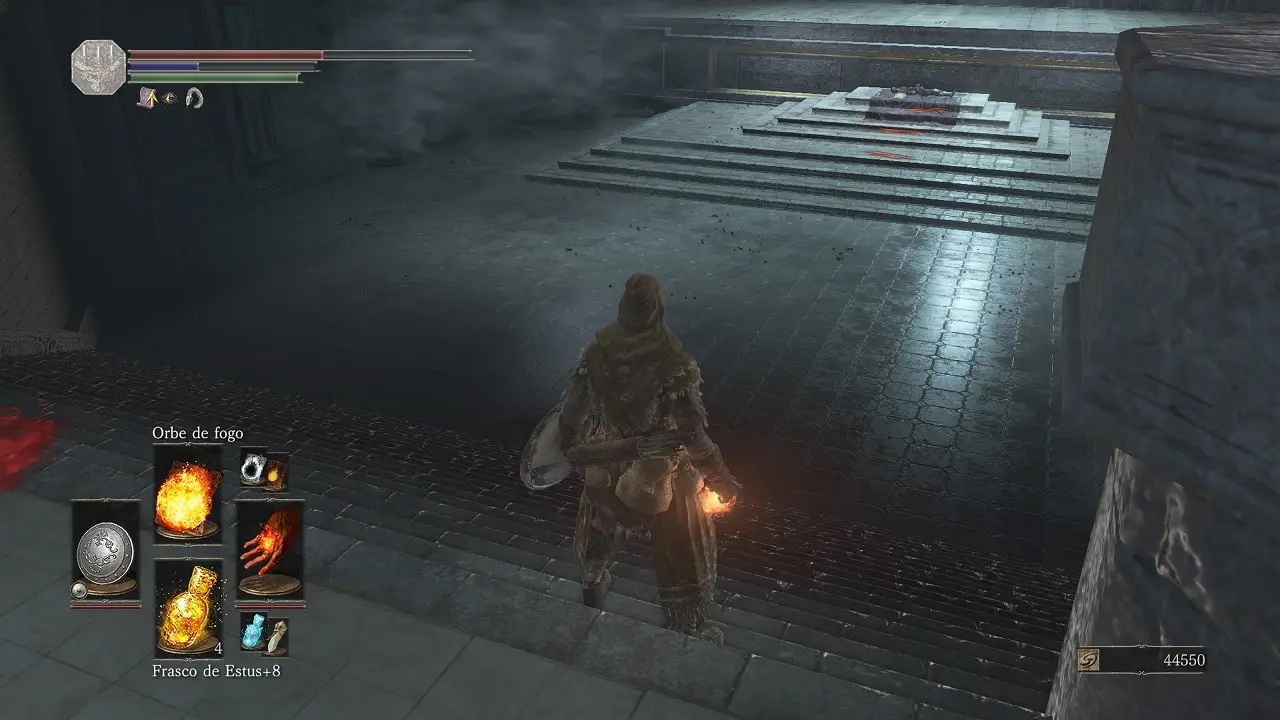Choose the Frasco de Estus+8 item slot
This screenshot has width=1280, height=720.
pos(188,607)
